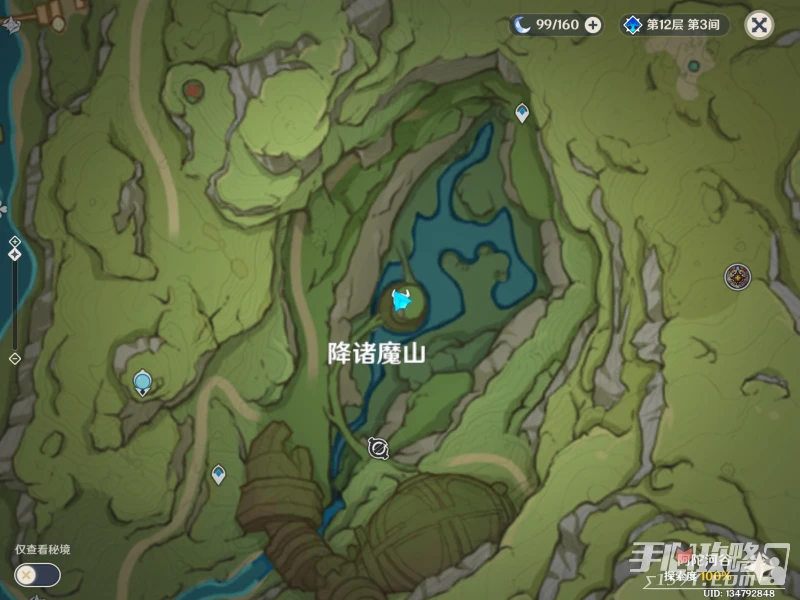Click the map zoom-in plus button
Screen dimensions: 800x600
(14, 242)
